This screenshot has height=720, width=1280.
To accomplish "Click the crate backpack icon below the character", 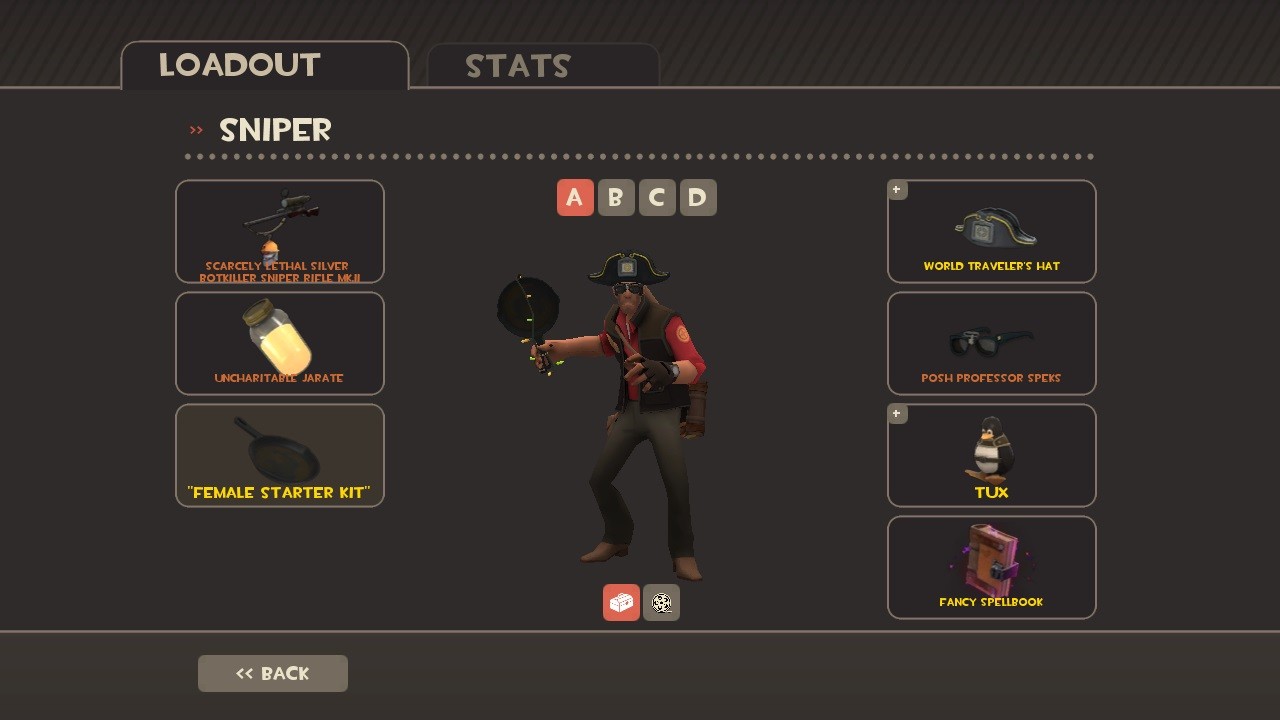I will 621,602.
